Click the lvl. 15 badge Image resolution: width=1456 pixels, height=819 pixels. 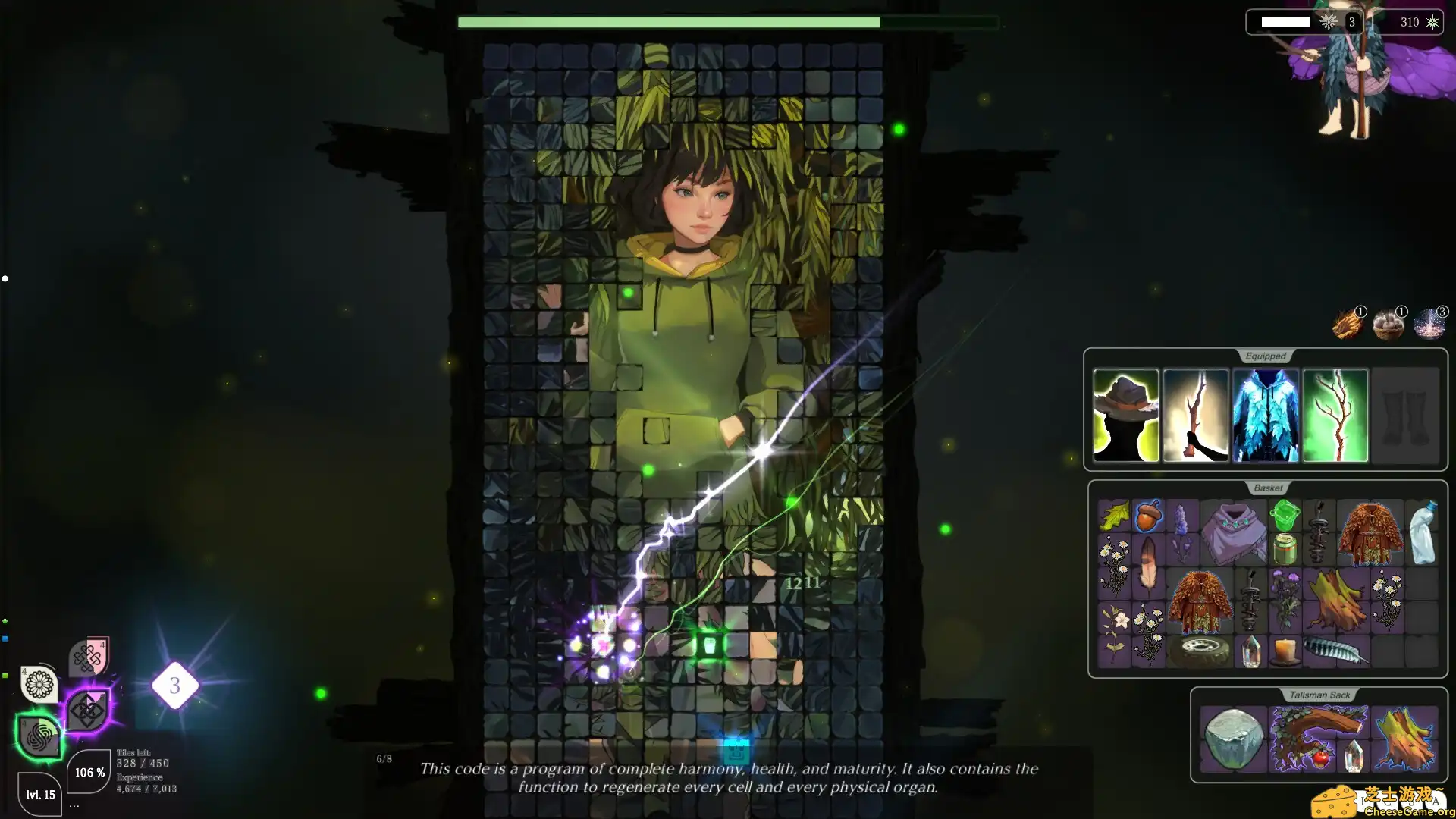(x=42, y=795)
